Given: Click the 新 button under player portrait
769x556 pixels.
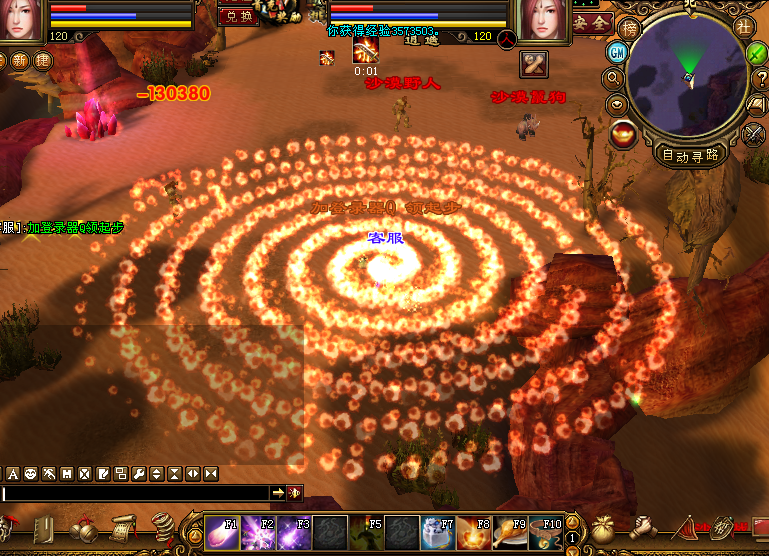Looking at the screenshot, I should [x=21, y=60].
